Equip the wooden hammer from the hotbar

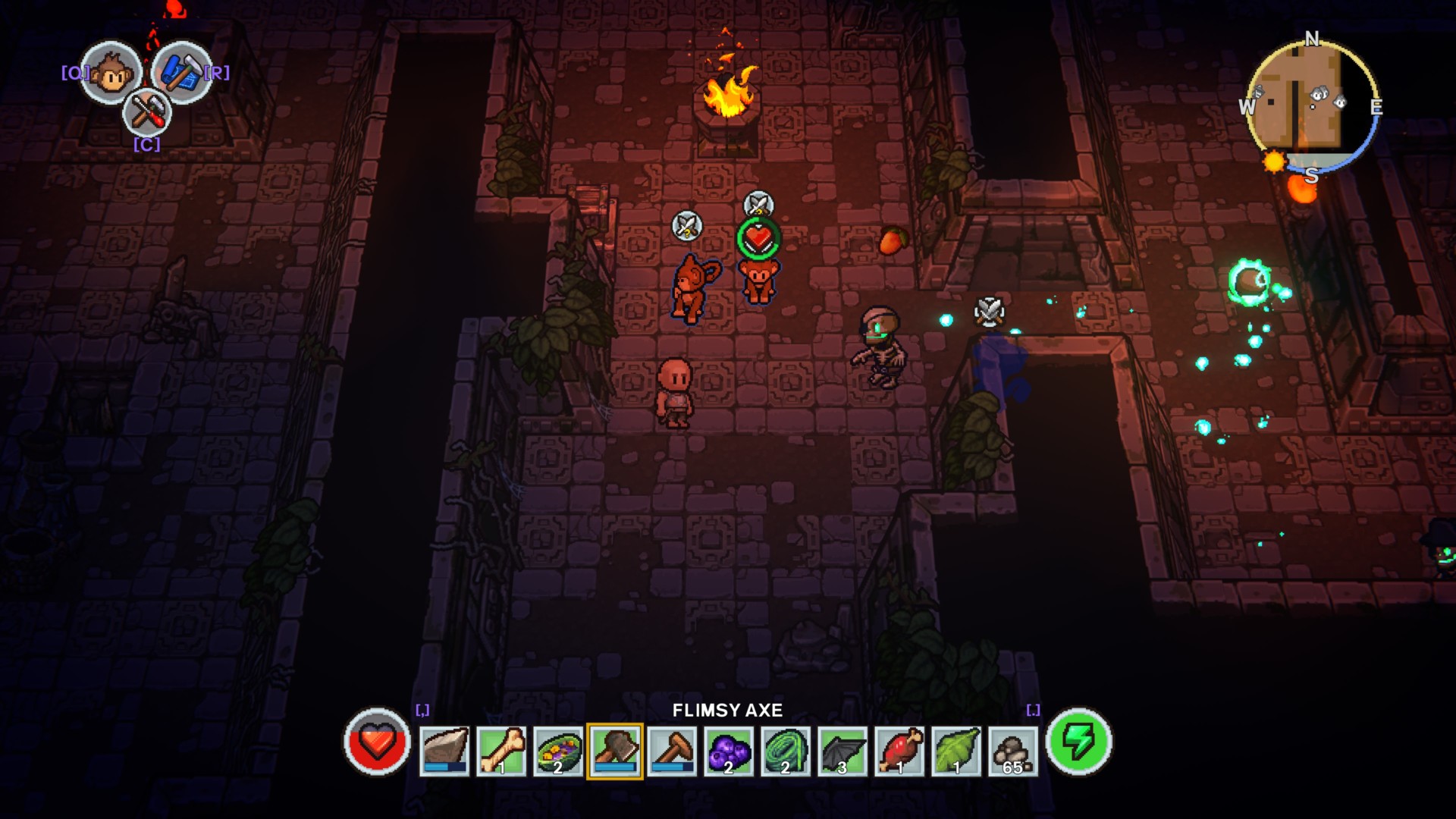point(672,751)
